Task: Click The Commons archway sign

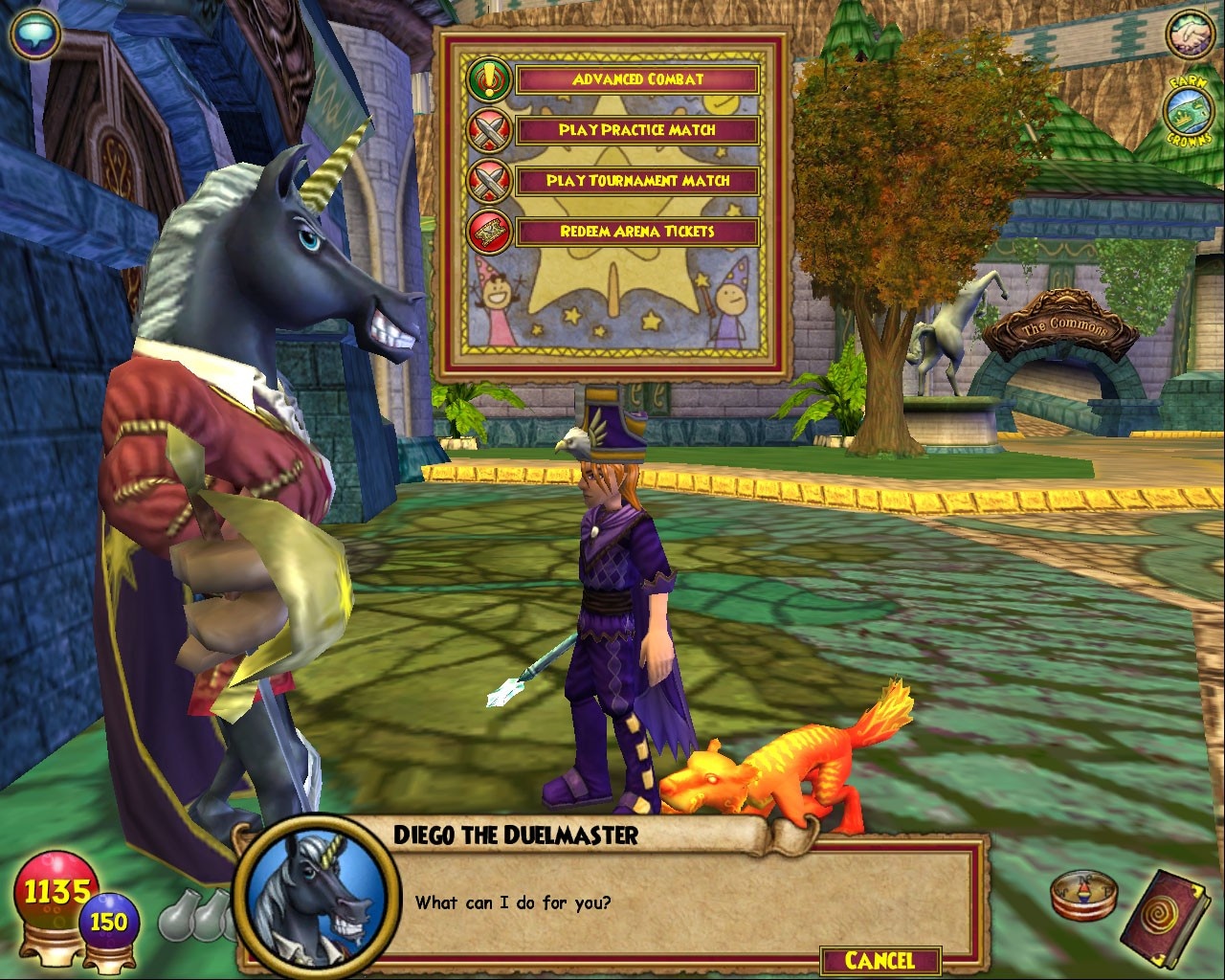Action: (1068, 328)
